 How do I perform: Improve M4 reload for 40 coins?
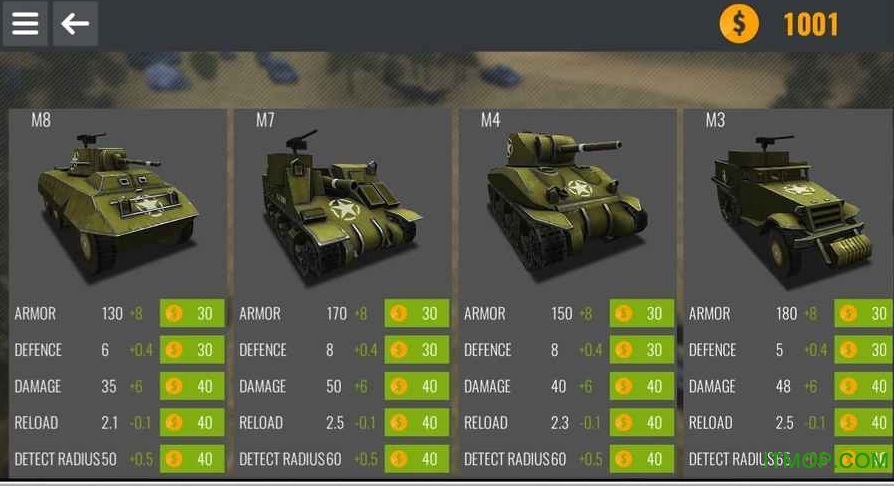pyautogui.click(x=642, y=423)
